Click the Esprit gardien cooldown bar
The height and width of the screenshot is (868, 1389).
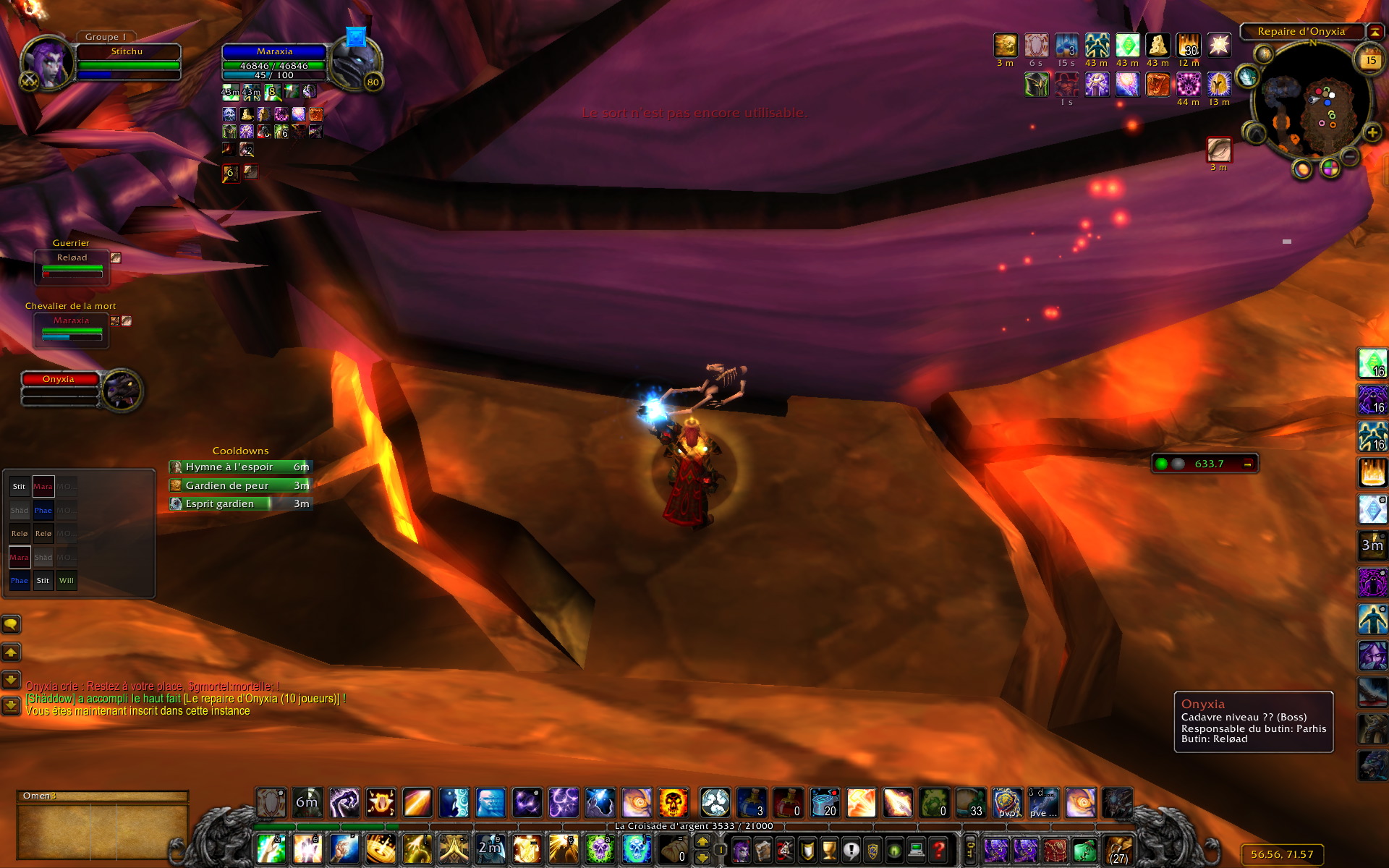[x=240, y=504]
